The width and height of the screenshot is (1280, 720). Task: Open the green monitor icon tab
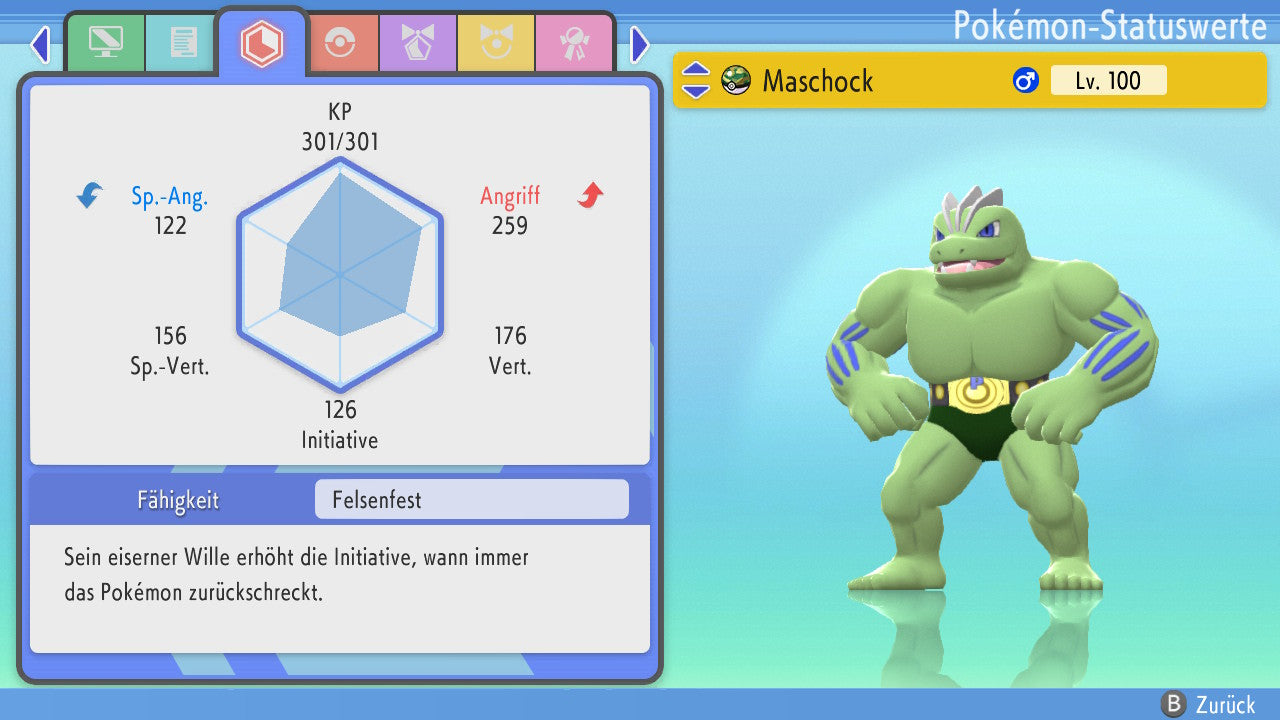pyautogui.click(x=105, y=43)
